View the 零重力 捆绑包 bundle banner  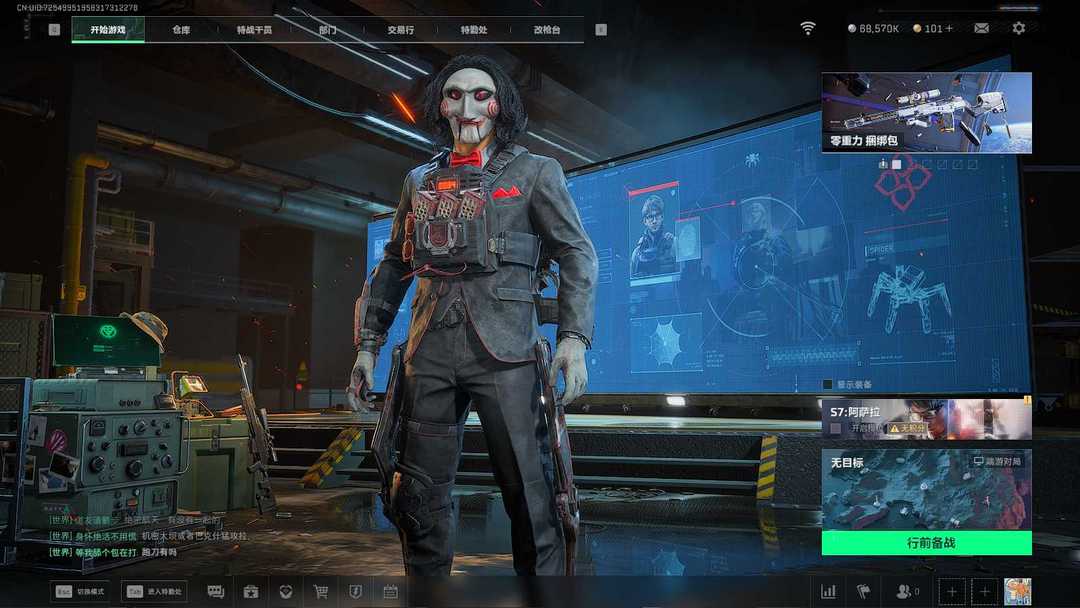pyautogui.click(x=926, y=112)
